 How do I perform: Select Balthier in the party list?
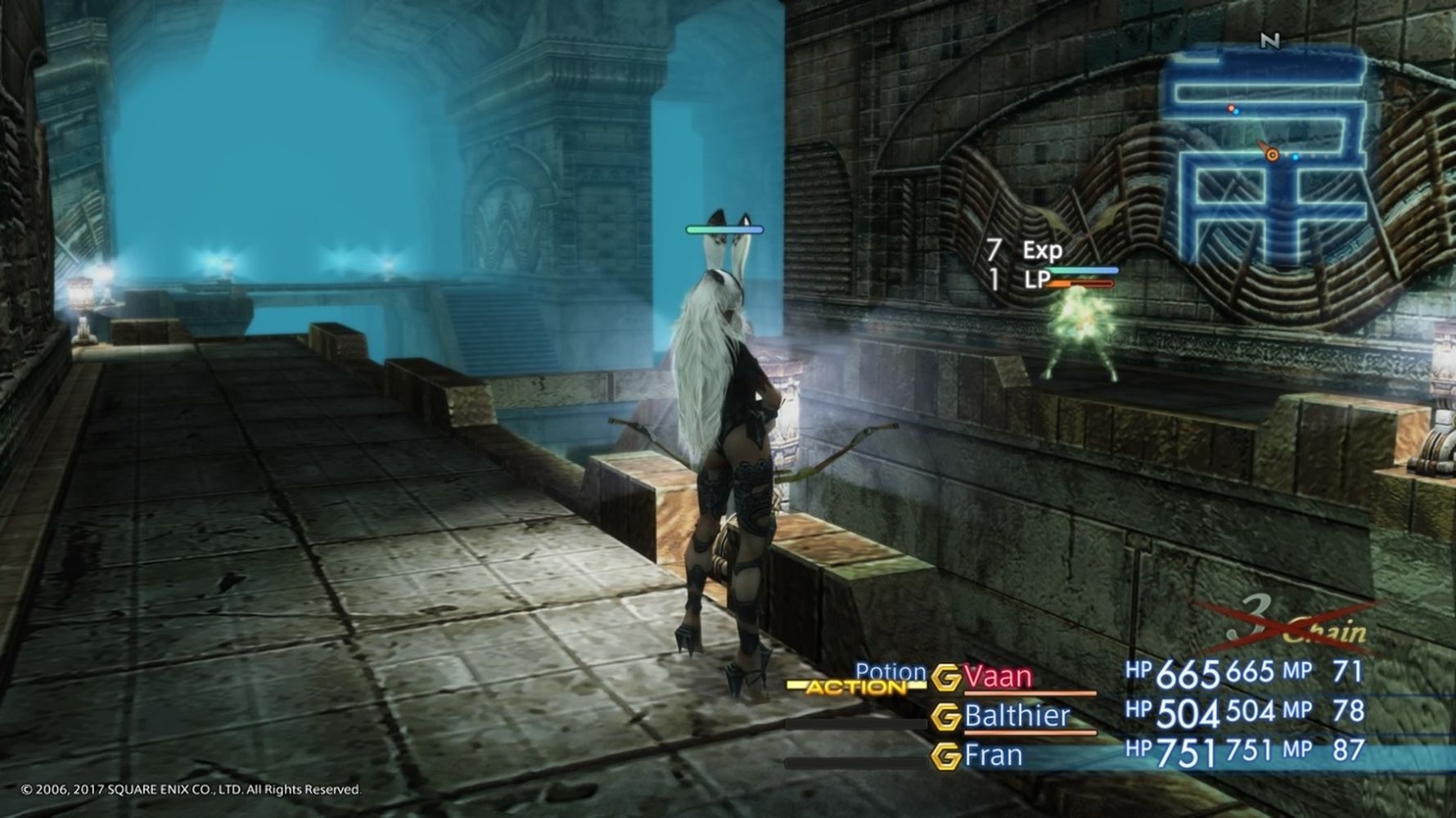pyautogui.click(x=1016, y=717)
